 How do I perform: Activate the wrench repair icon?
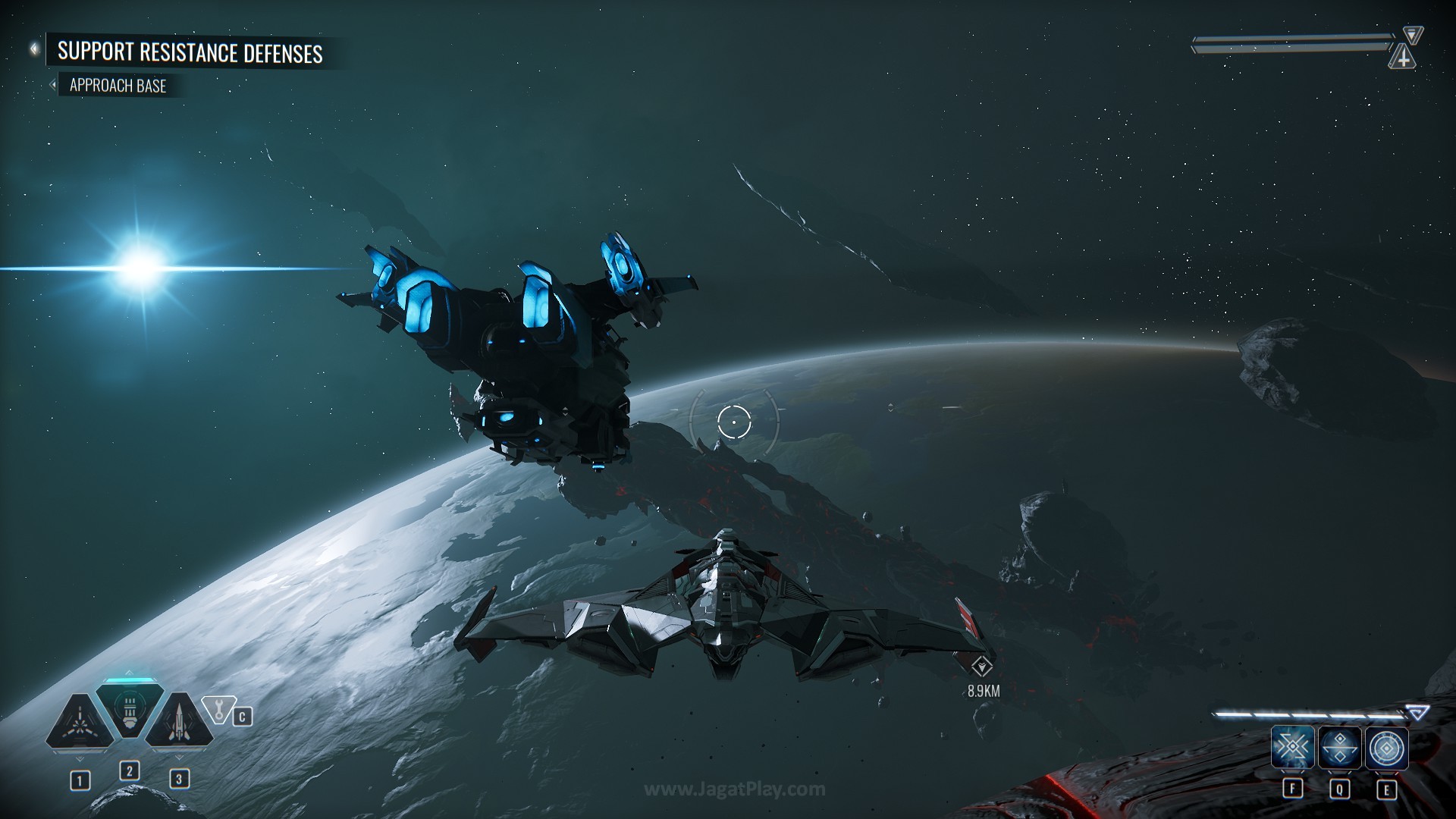click(220, 711)
